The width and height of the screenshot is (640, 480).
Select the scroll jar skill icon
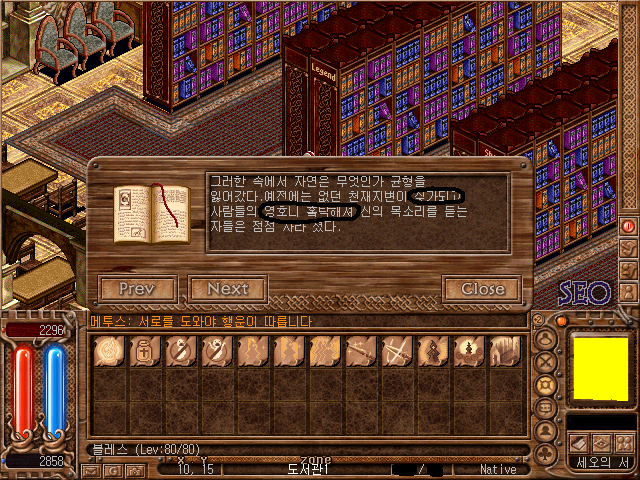click(144, 351)
